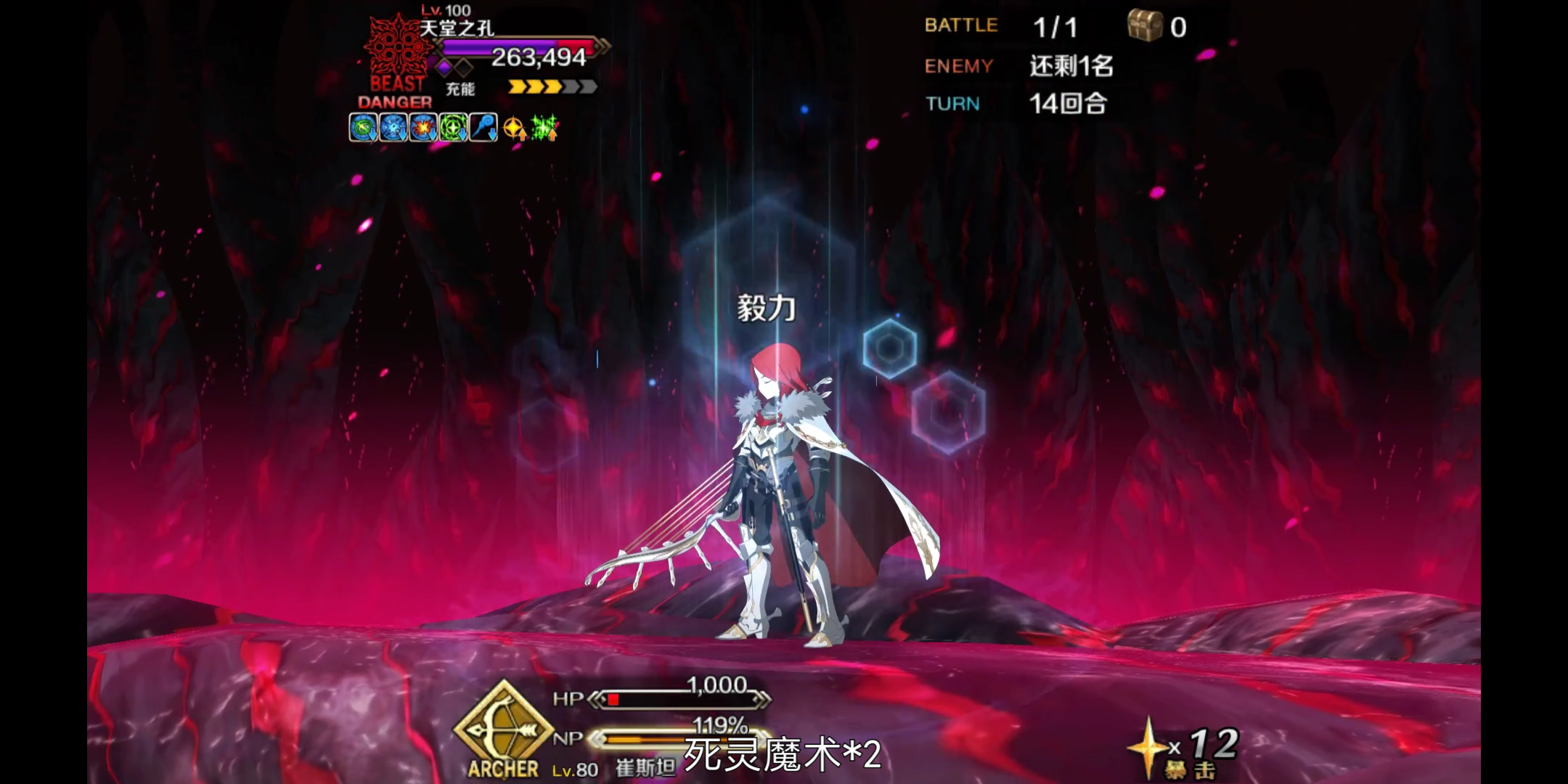View the defense down debuff icon
Image resolution: width=1568 pixels, height=784 pixels.
393,128
